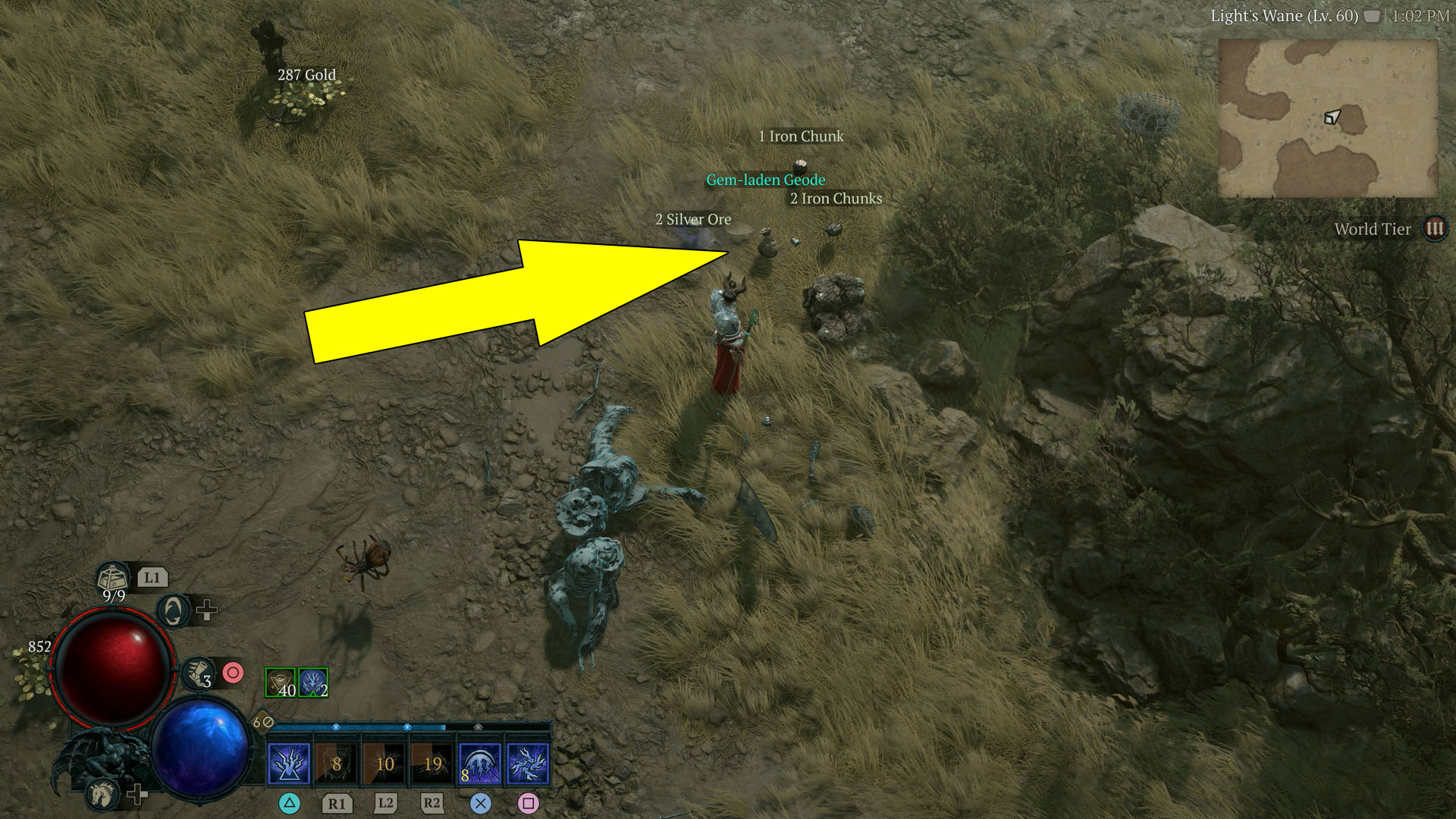1456x819 pixels.
Task: Click the crackling energy buff icon
Action: (312, 682)
